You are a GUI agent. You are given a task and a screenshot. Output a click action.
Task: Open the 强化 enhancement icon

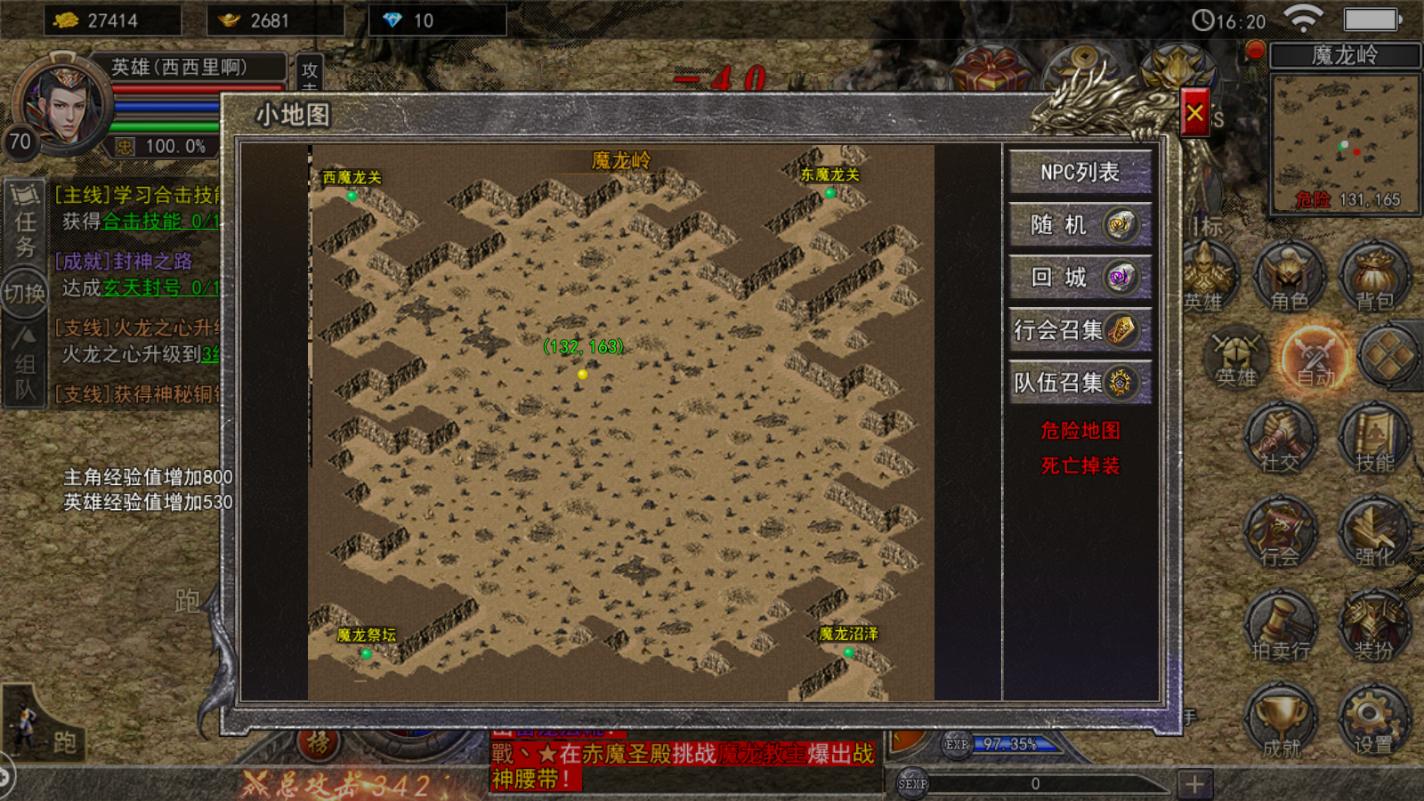pos(1378,535)
